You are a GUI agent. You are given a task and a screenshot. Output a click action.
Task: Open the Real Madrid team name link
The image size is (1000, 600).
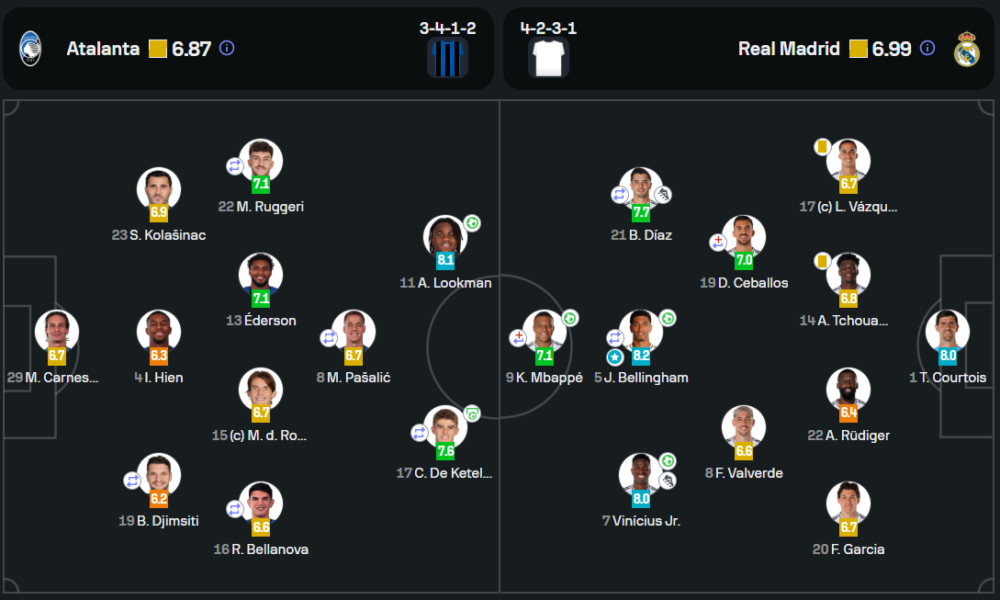point(789,48)
